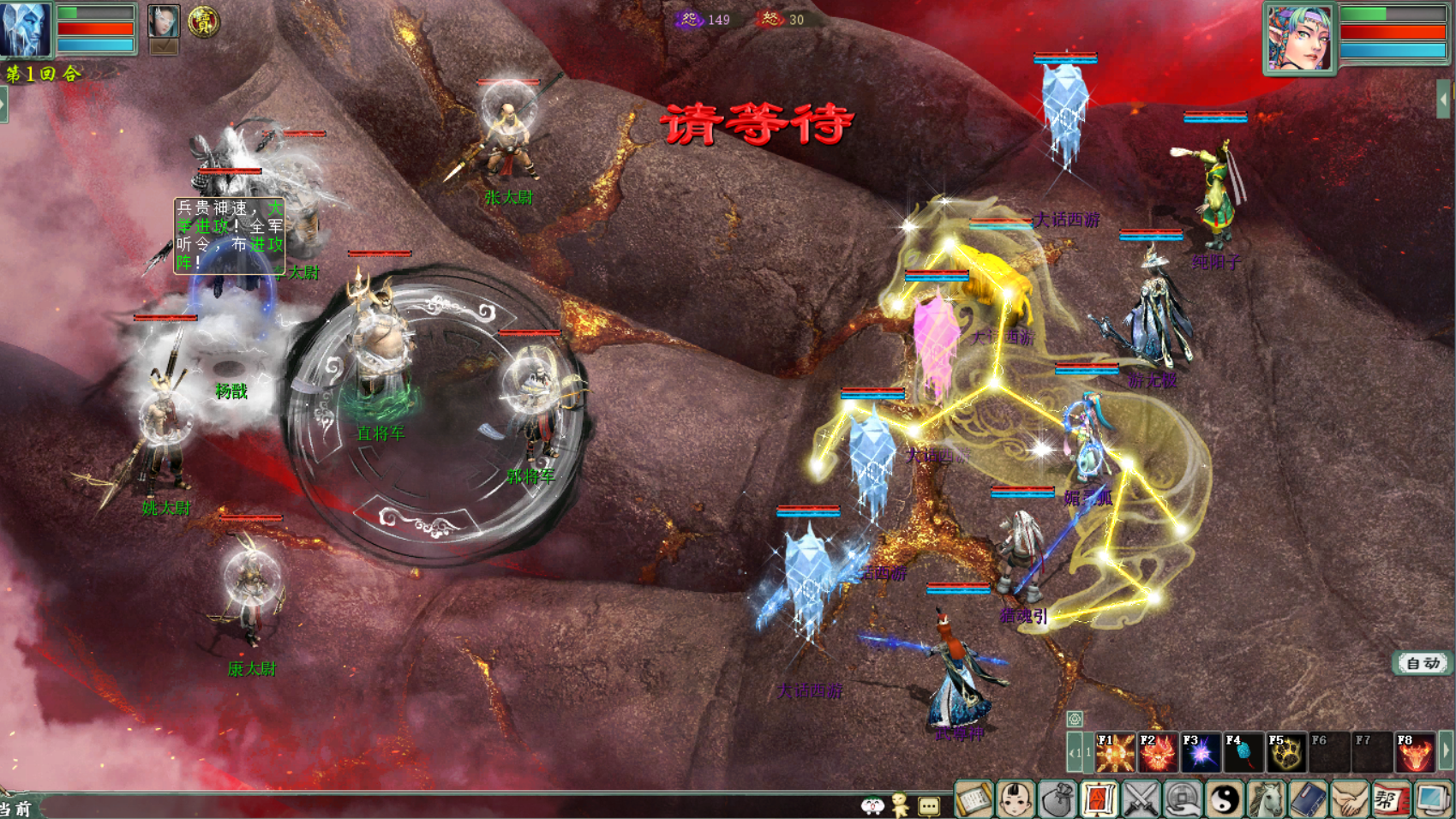Activate the F5 golden paw print skill
Viewport: 1456px width, 819px height.
pyautogui.click(x=1286, y=753)
